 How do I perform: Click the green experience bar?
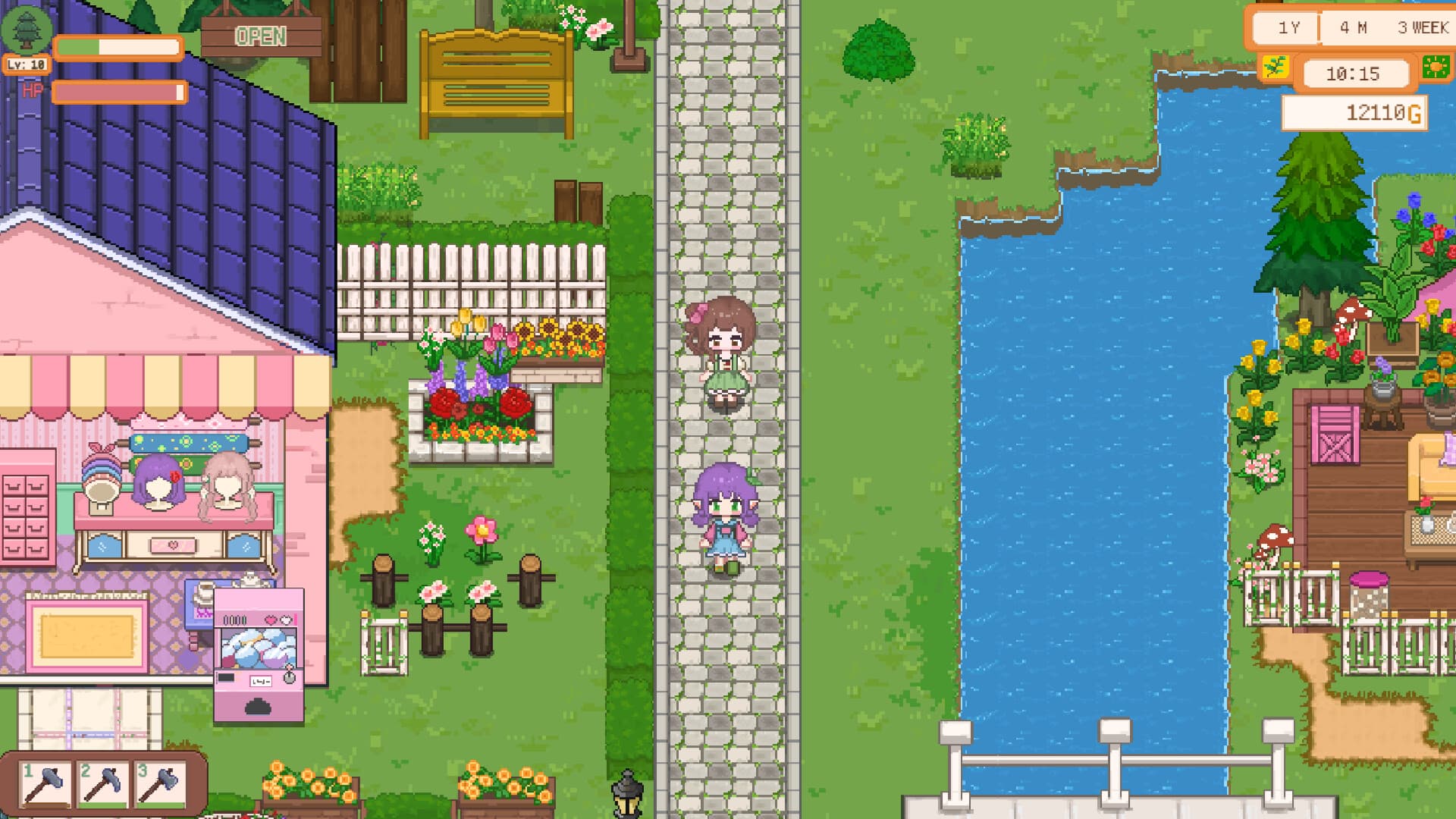point(80,47)
